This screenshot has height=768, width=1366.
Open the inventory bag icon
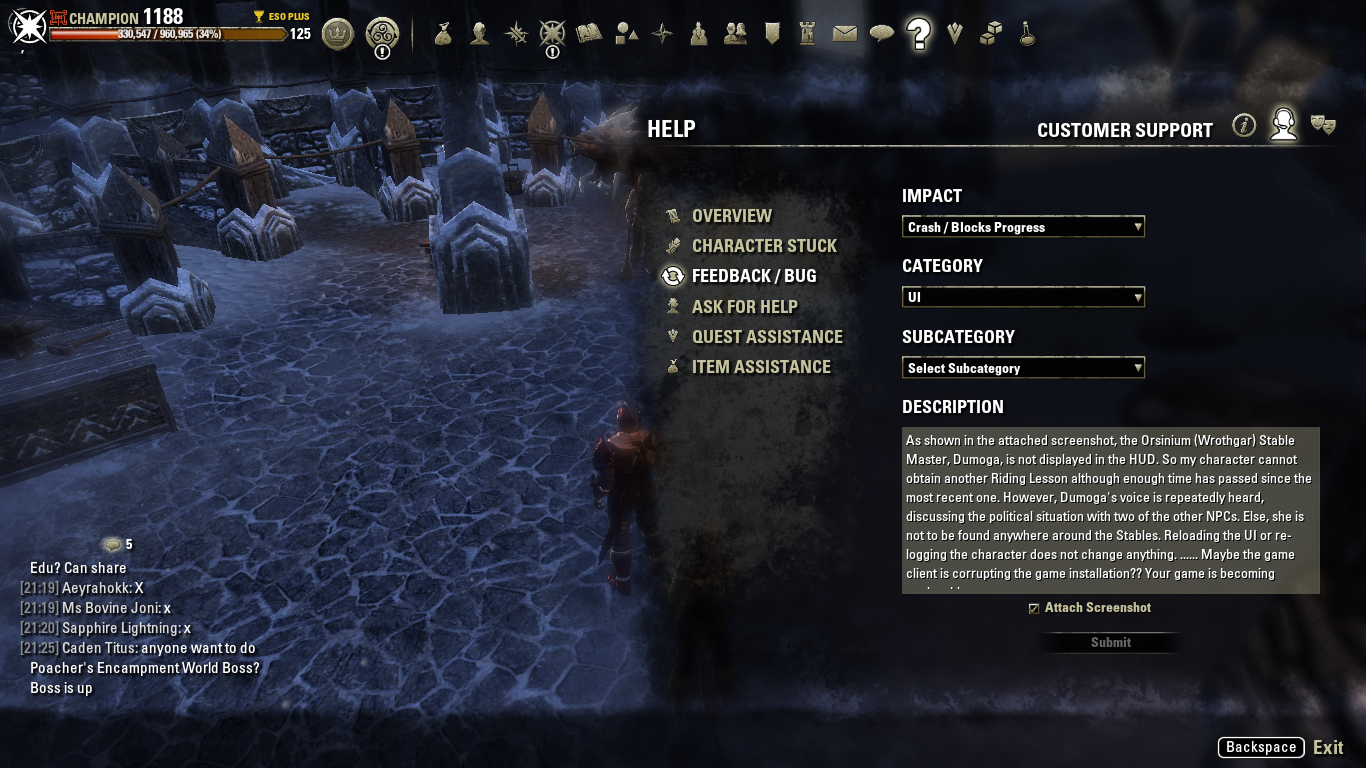click(443, 34)
